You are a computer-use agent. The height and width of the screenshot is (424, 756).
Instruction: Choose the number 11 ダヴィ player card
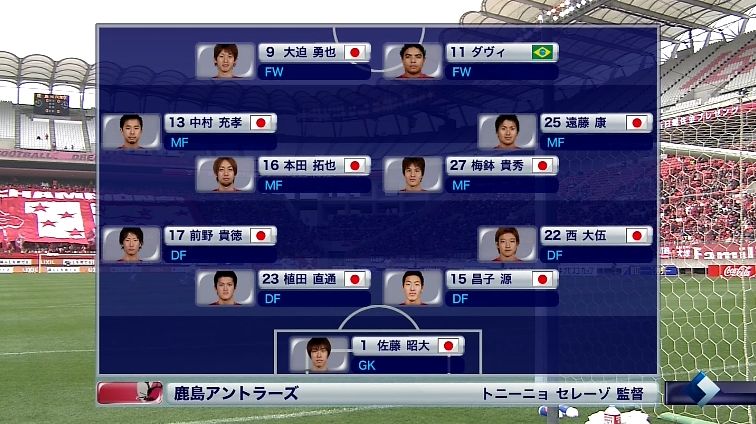coord(471,60)
